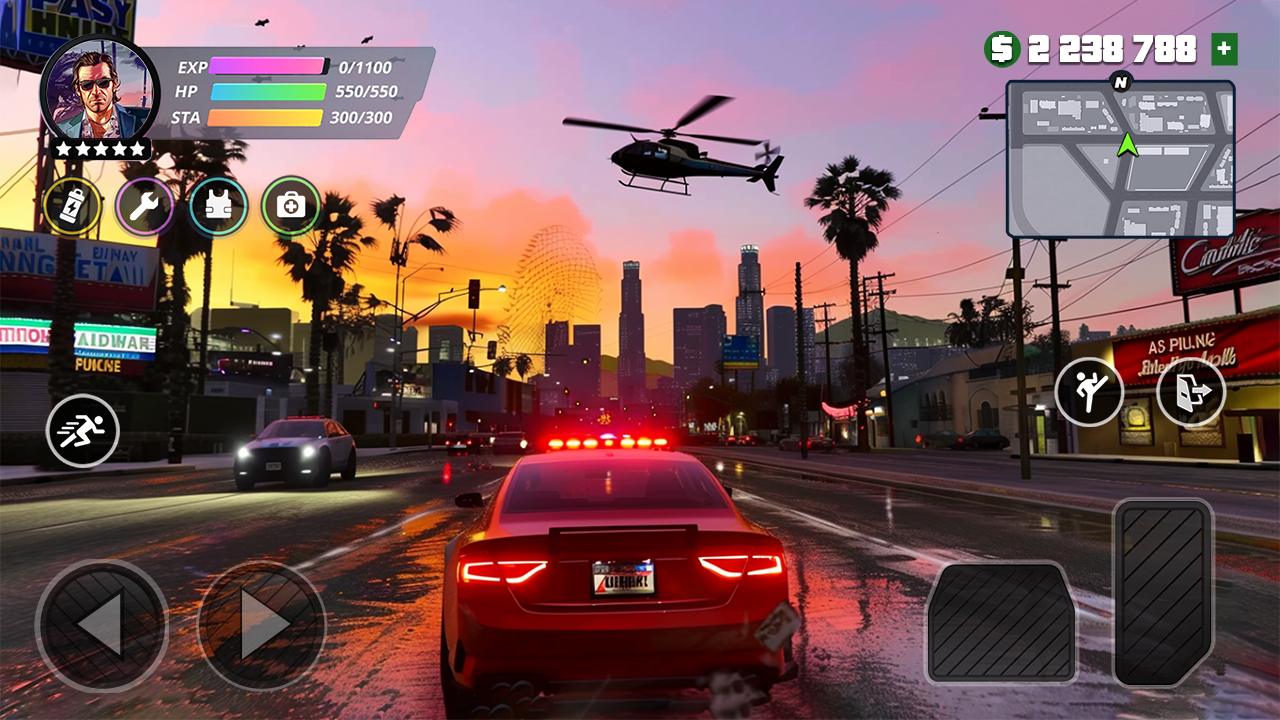
Task: Step on the tall gas pedal
Action: click(1163, 592)
